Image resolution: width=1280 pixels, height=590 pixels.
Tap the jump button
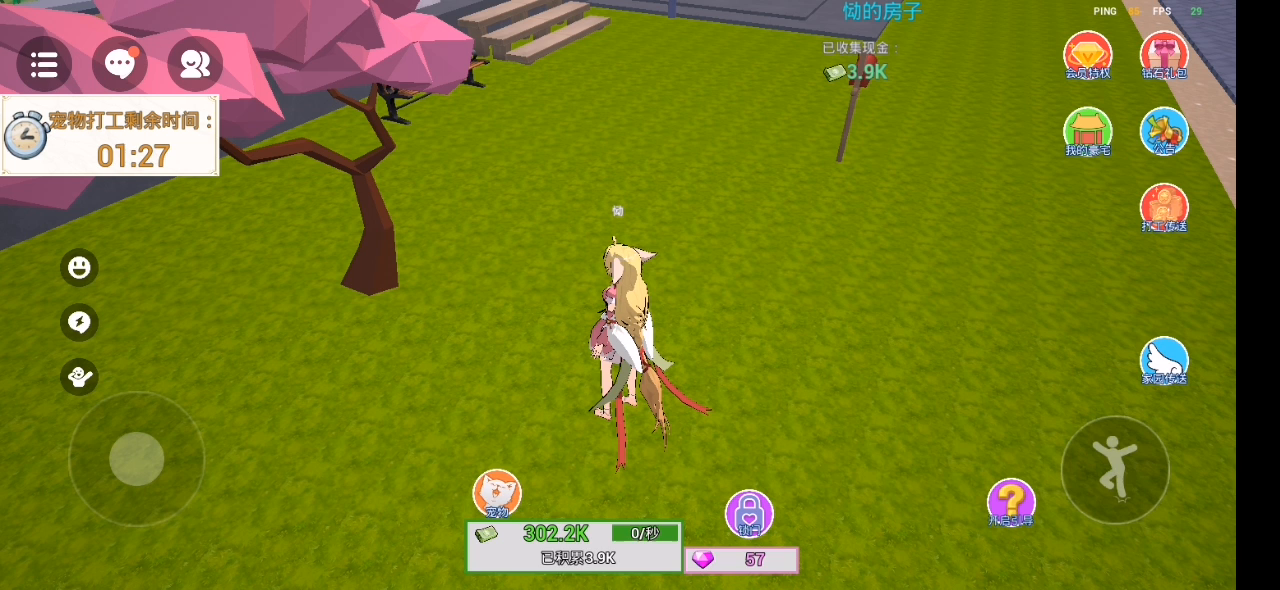(x=1115, y=469)
